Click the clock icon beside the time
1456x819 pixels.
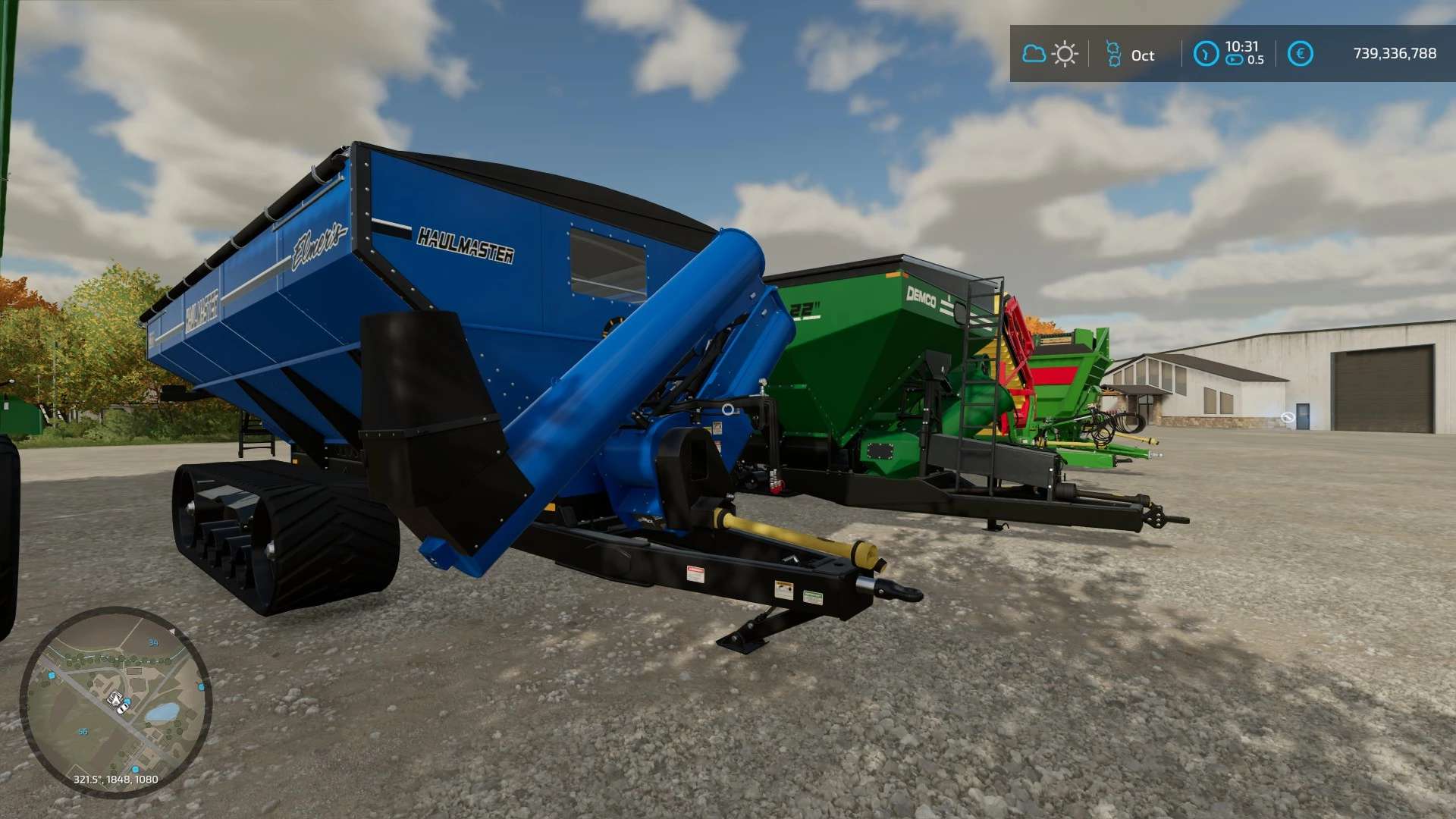[1206, 54]
